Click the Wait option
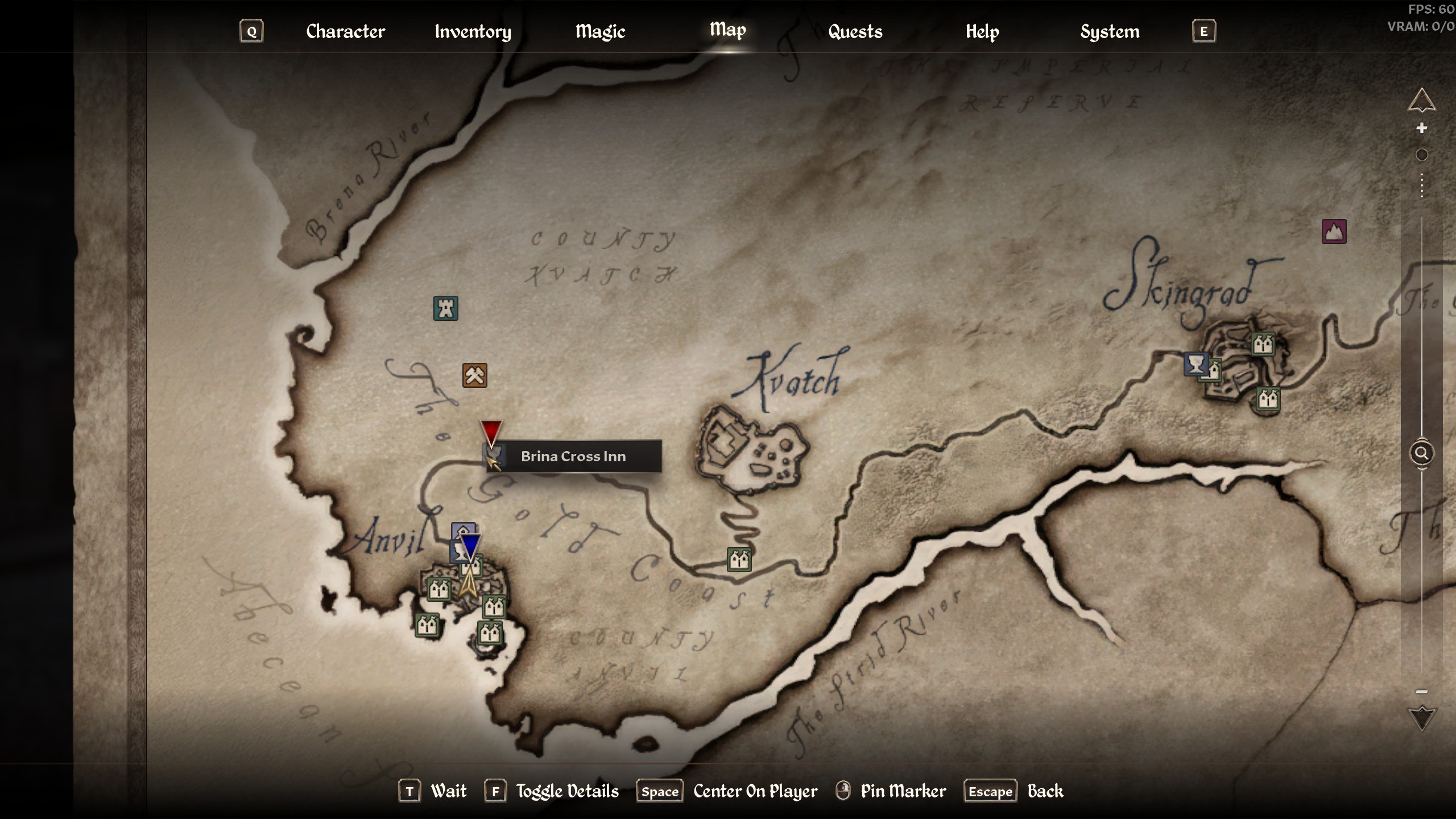Image resolution: width=1456 pixels, height=819 pixels. coord(448,791)
